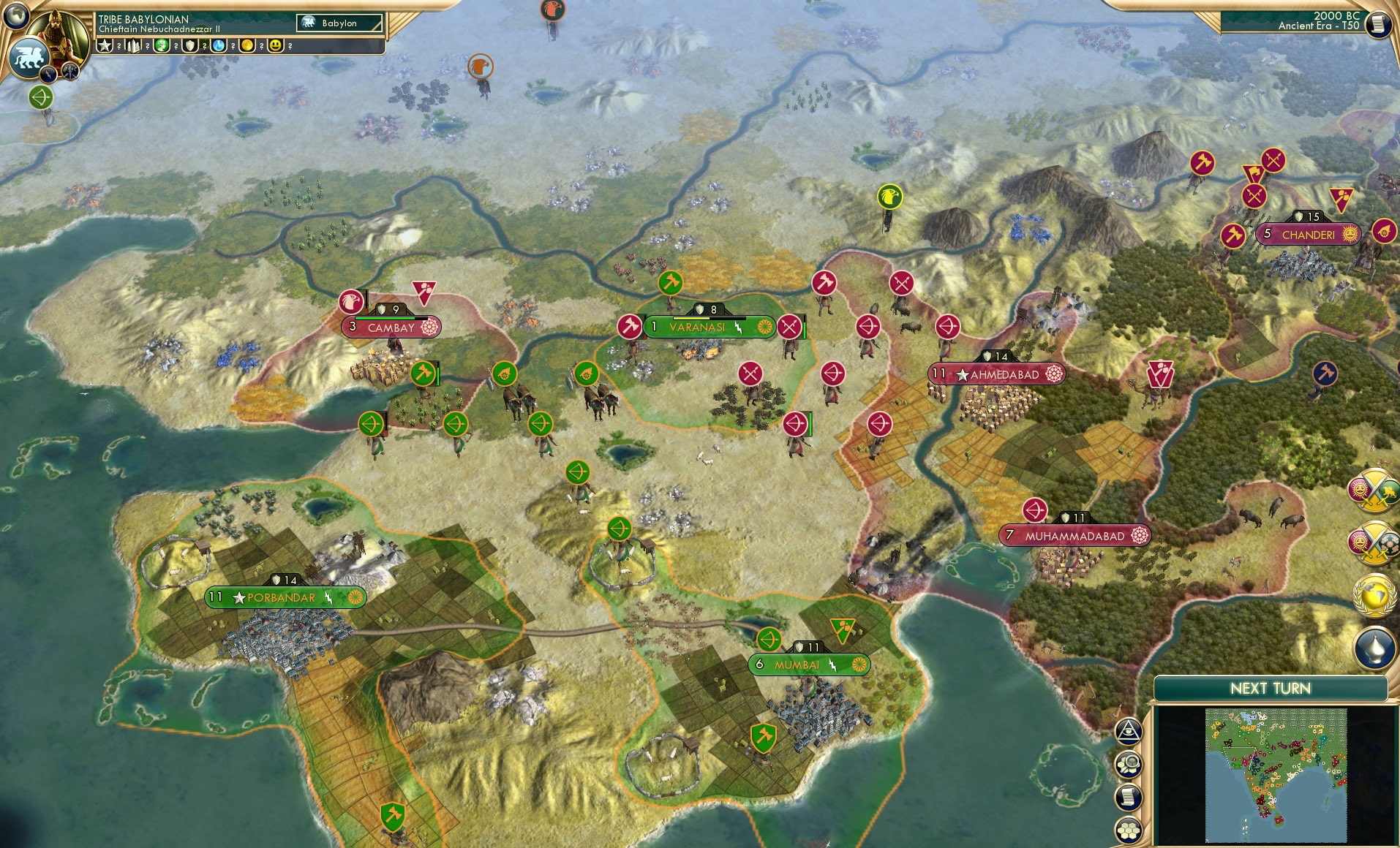
Task: Open the victory progress globe medal icon
Action: click(1373, 594)
